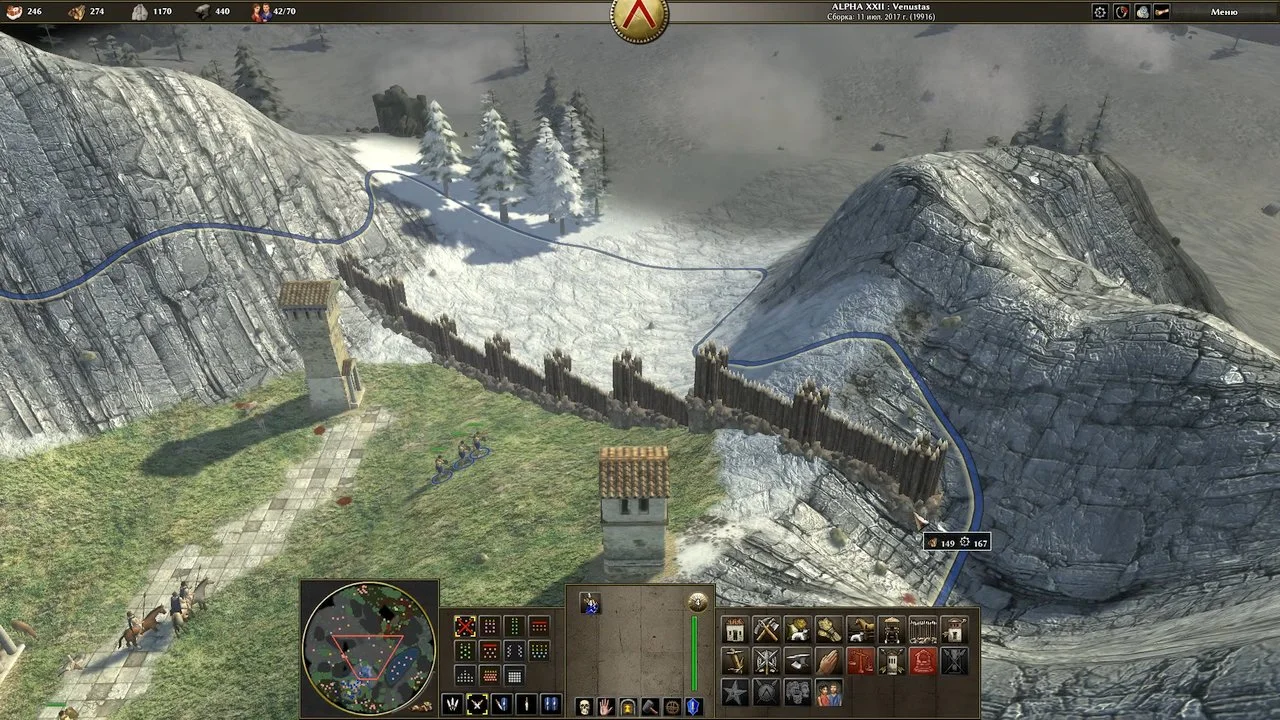Click the red hand stop command
Screen dimensions: 1280x720
coord(607,707)
